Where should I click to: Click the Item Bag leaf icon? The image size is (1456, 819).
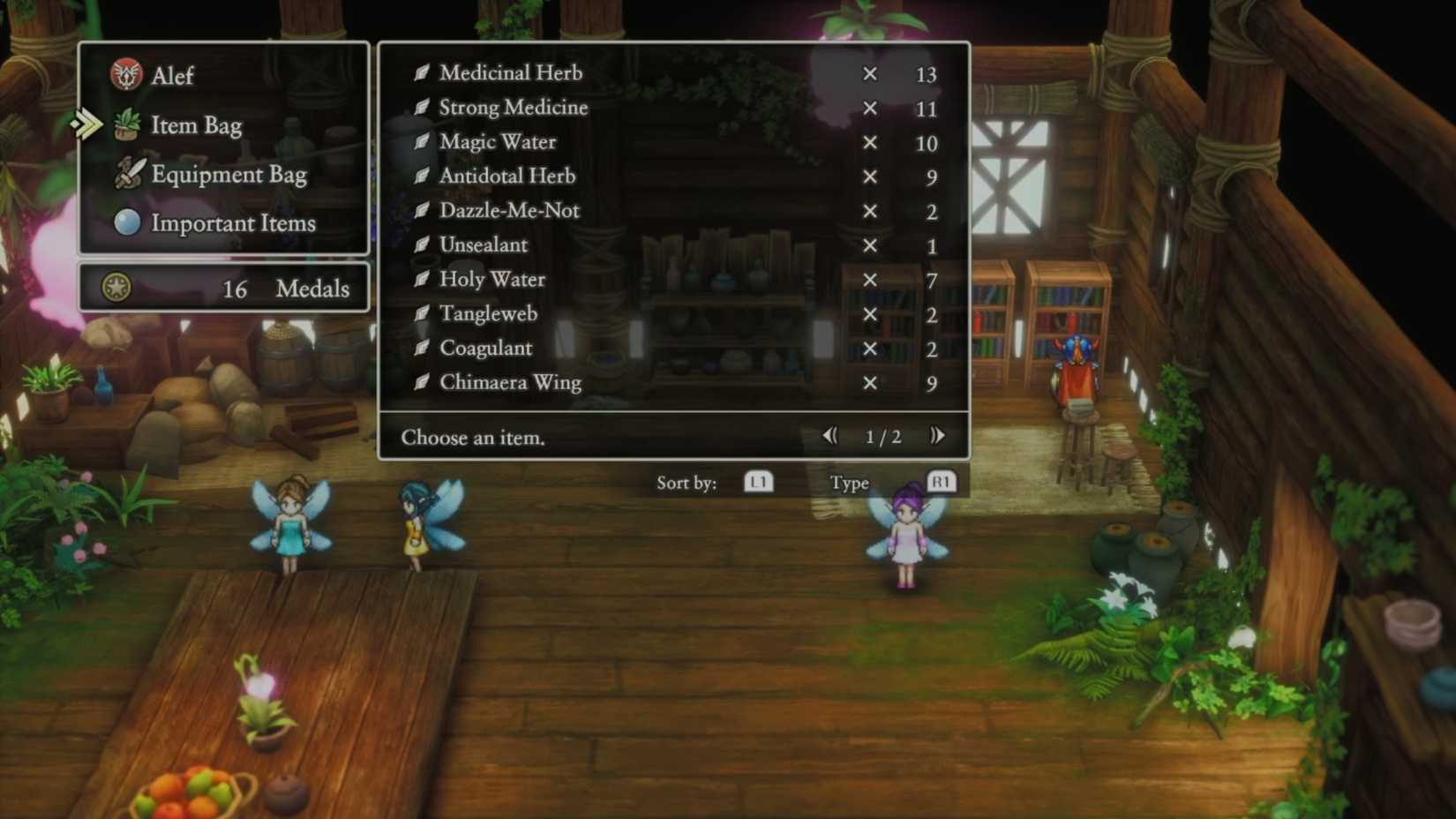(125, 125)
